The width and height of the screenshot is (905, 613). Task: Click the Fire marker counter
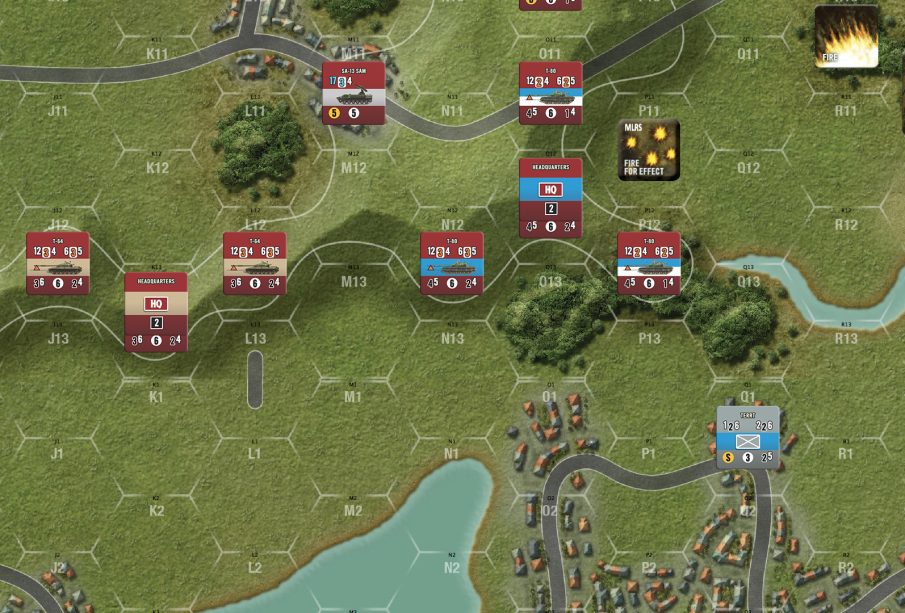pos(846,37)
